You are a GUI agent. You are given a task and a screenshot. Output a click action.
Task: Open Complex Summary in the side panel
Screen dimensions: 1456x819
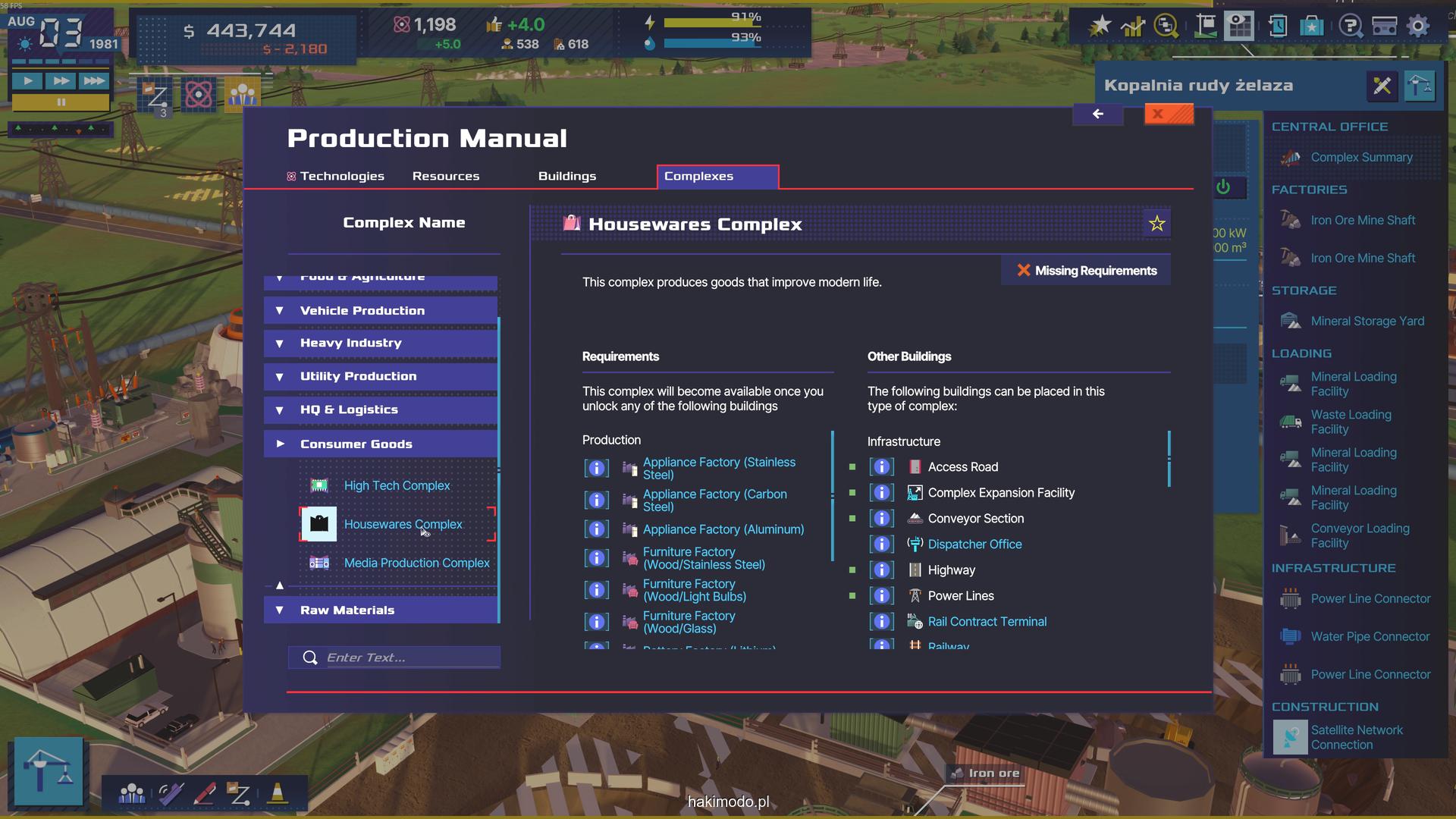tap(1361, 157)
